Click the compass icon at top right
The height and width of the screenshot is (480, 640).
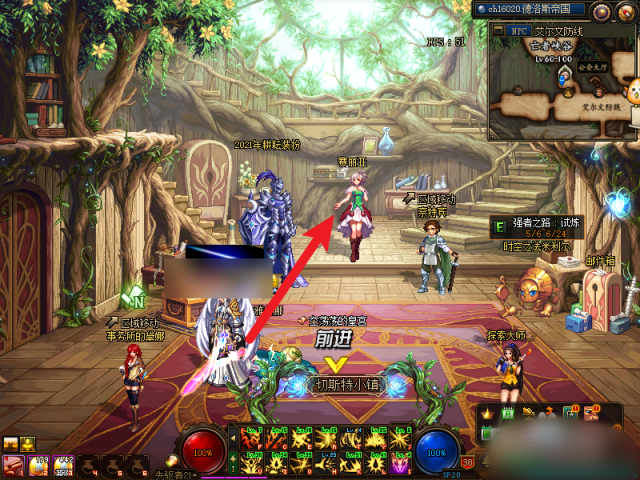pyautogui.click(x=625, y=11)
